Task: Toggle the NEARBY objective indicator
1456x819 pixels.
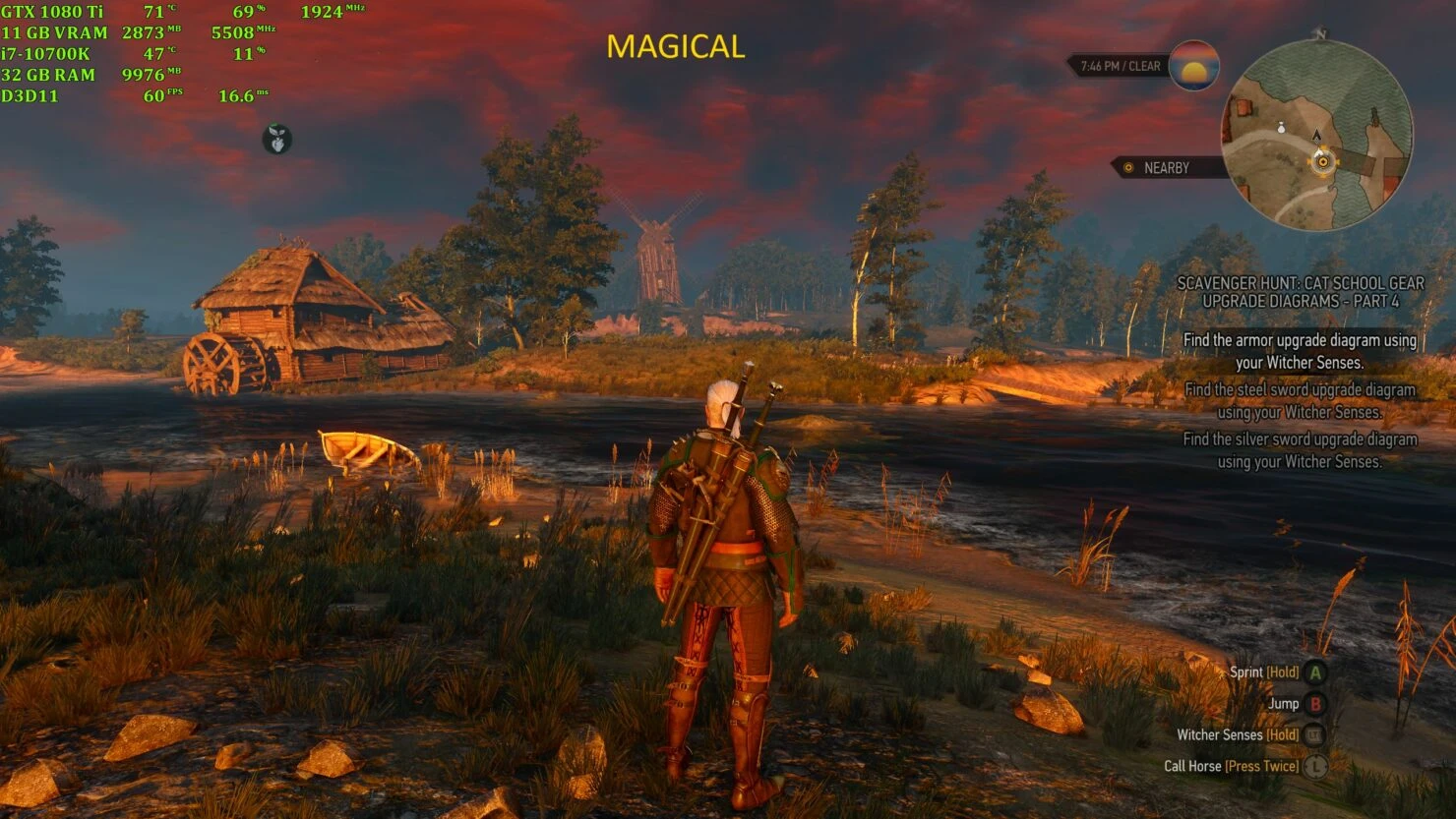Action: (1164, 167)
